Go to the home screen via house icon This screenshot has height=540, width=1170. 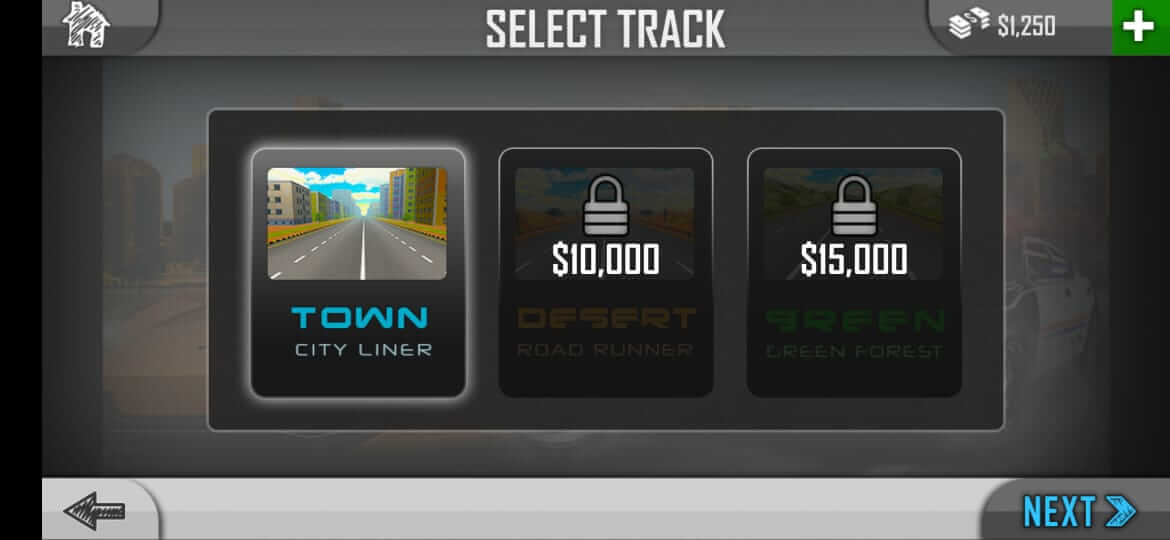[86, 25]
